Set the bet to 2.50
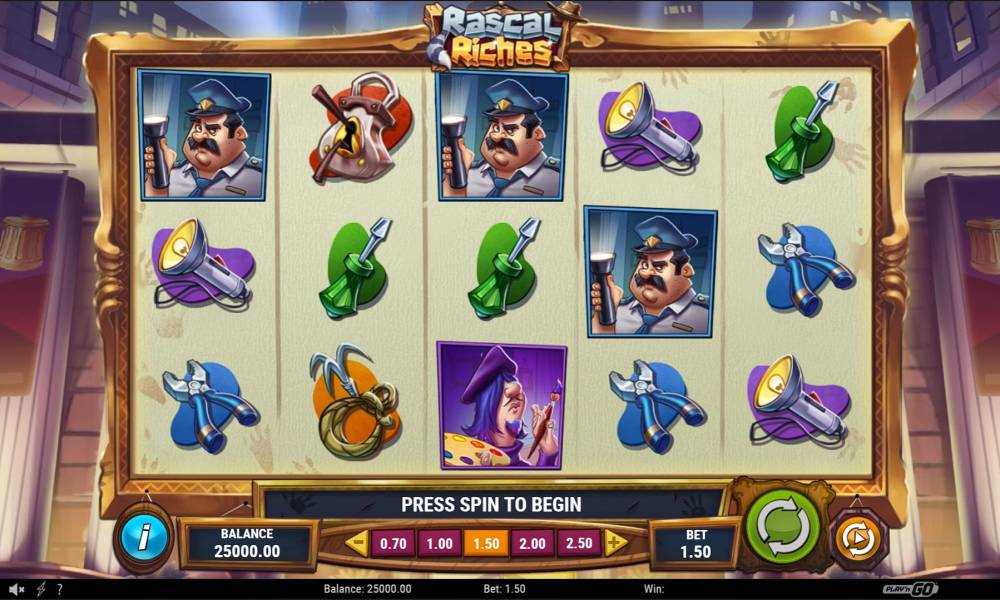The height and width of the screenshot is (600, 1000). point(580,543)
